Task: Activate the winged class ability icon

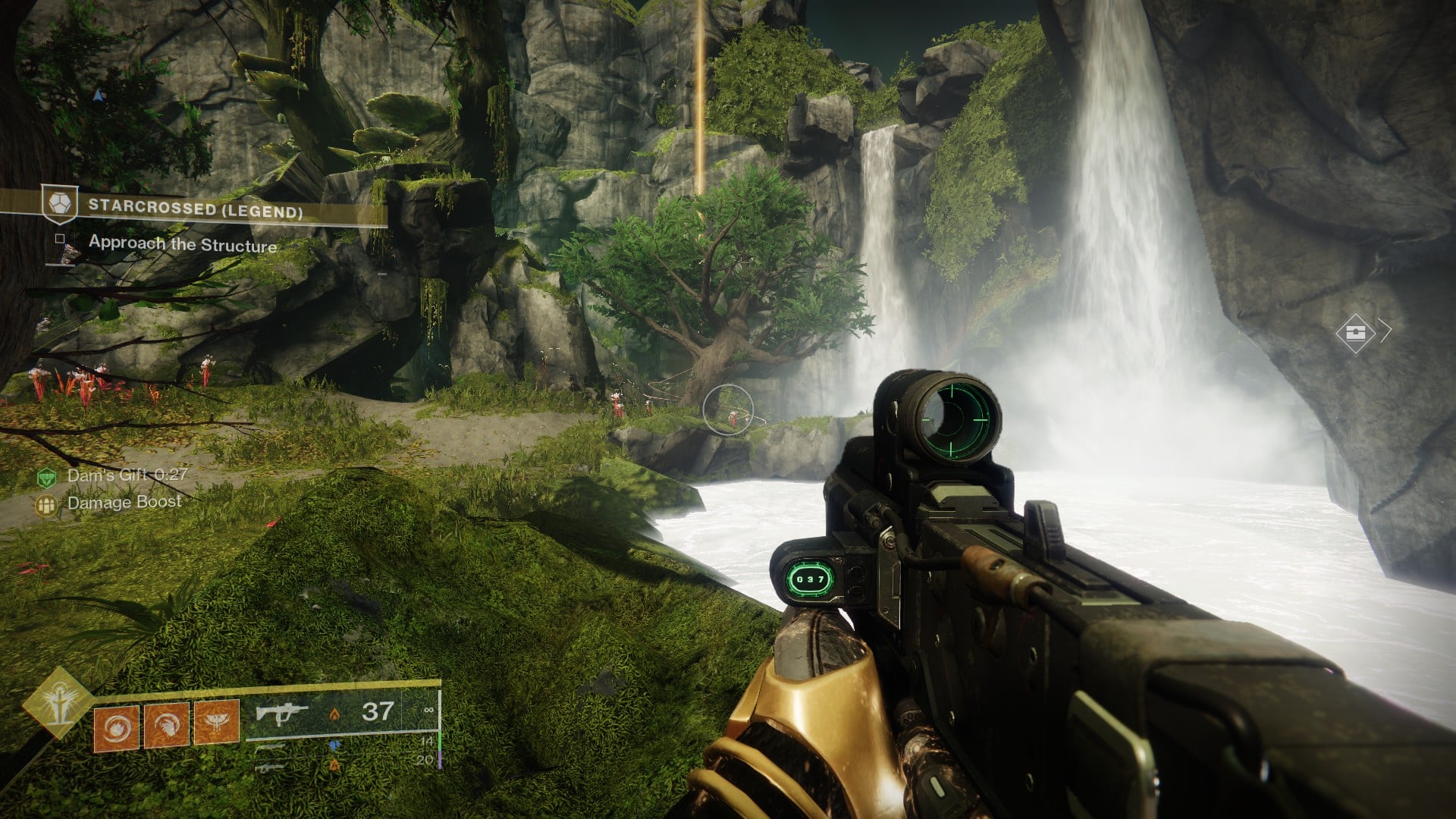Action: click(x=217, y=722)
